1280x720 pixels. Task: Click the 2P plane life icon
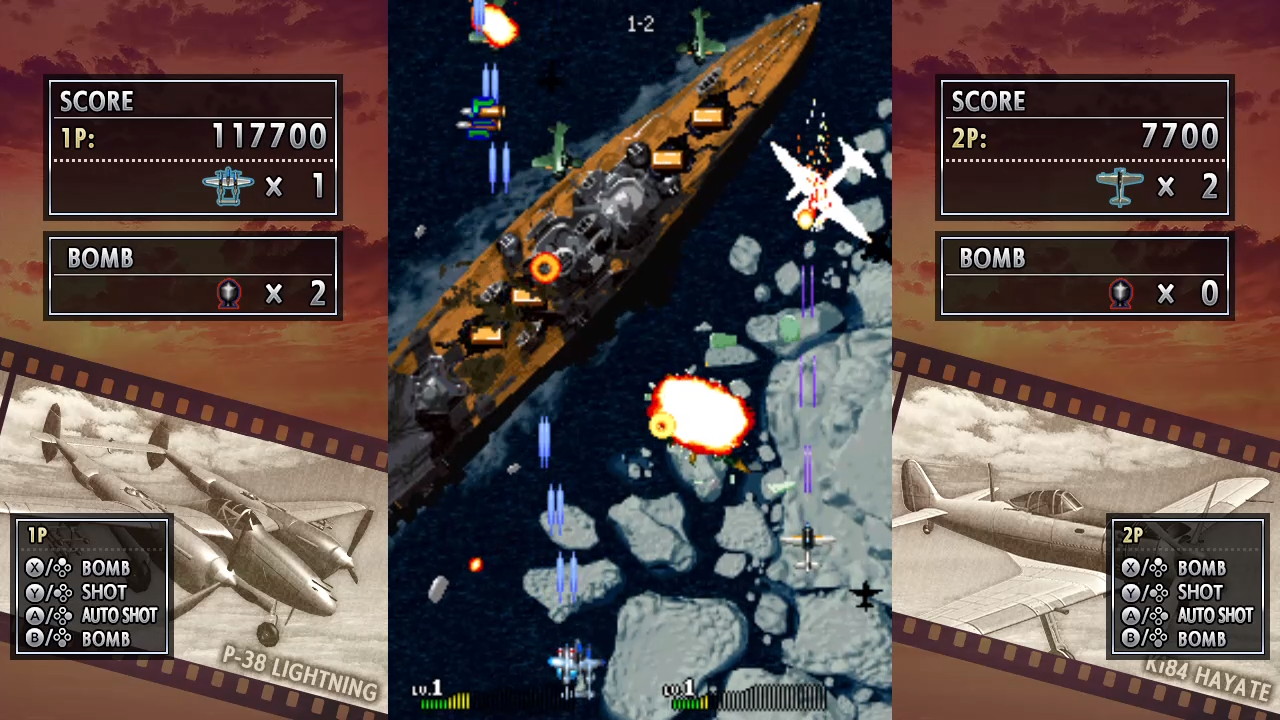[x=1120, y=186]
